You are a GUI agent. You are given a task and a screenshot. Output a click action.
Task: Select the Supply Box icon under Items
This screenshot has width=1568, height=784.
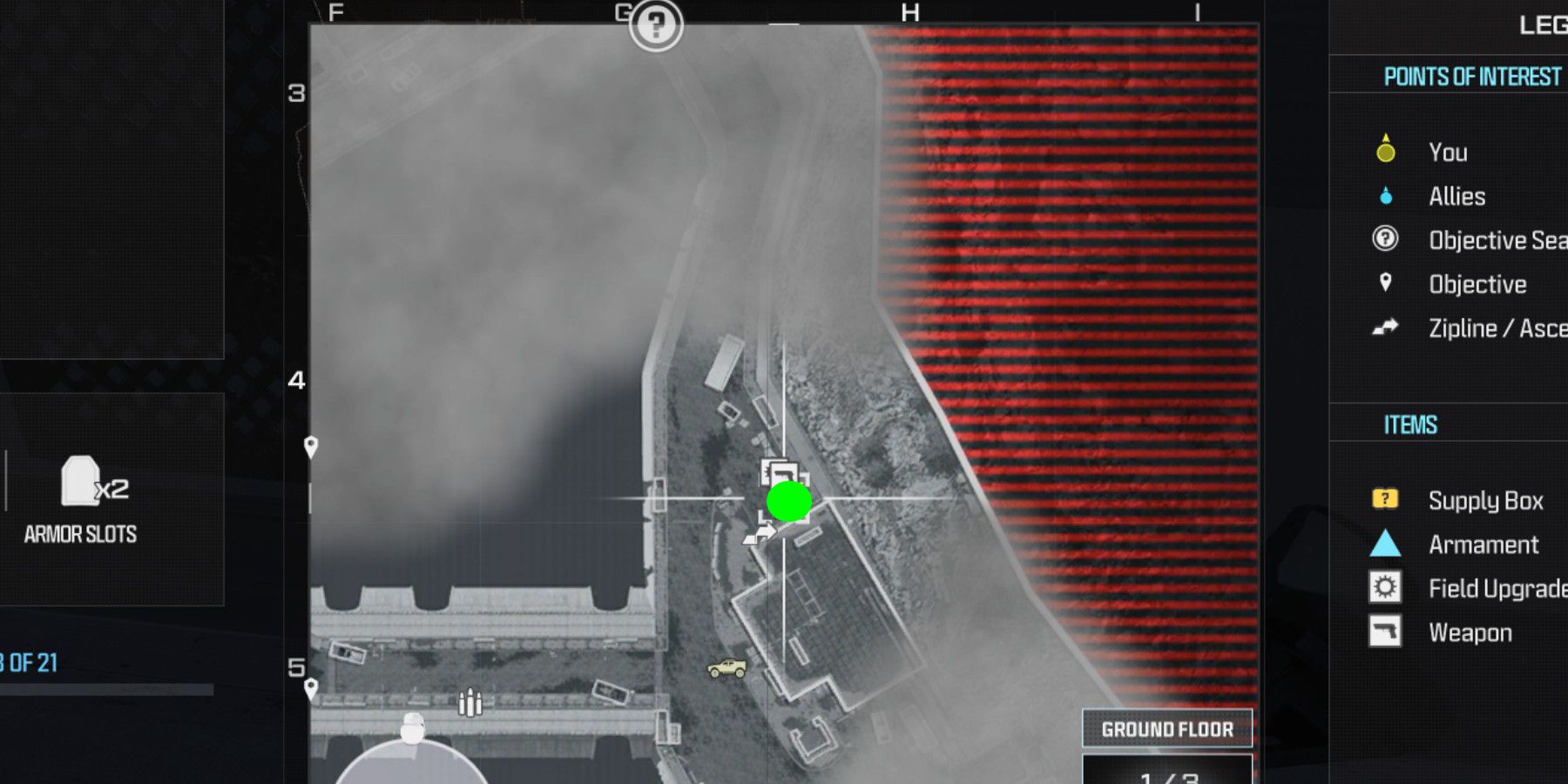1387,500
